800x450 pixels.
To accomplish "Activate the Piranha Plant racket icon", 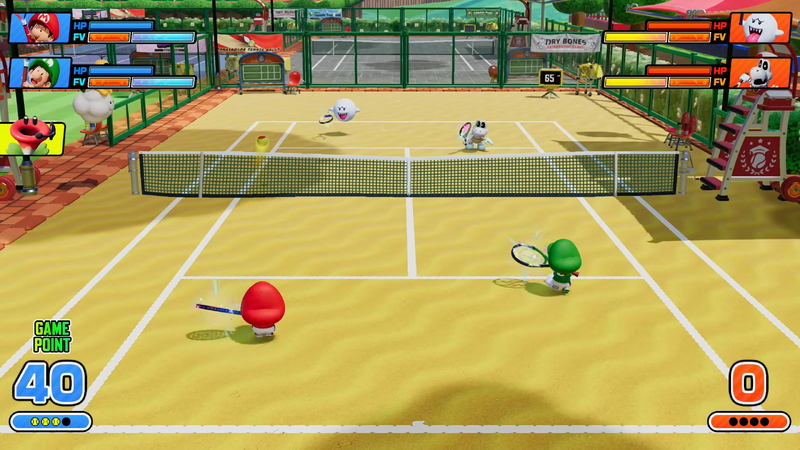I will (x=30, y=138).
